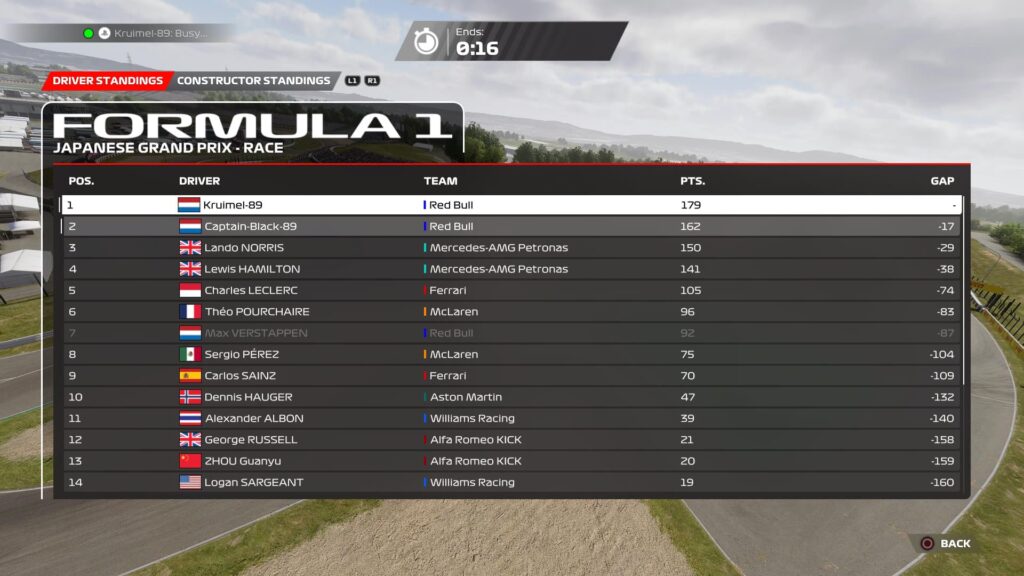The image size is (1024, 576).
Task: Choose Logan Sargeant's row
Action: pos(510,482)
